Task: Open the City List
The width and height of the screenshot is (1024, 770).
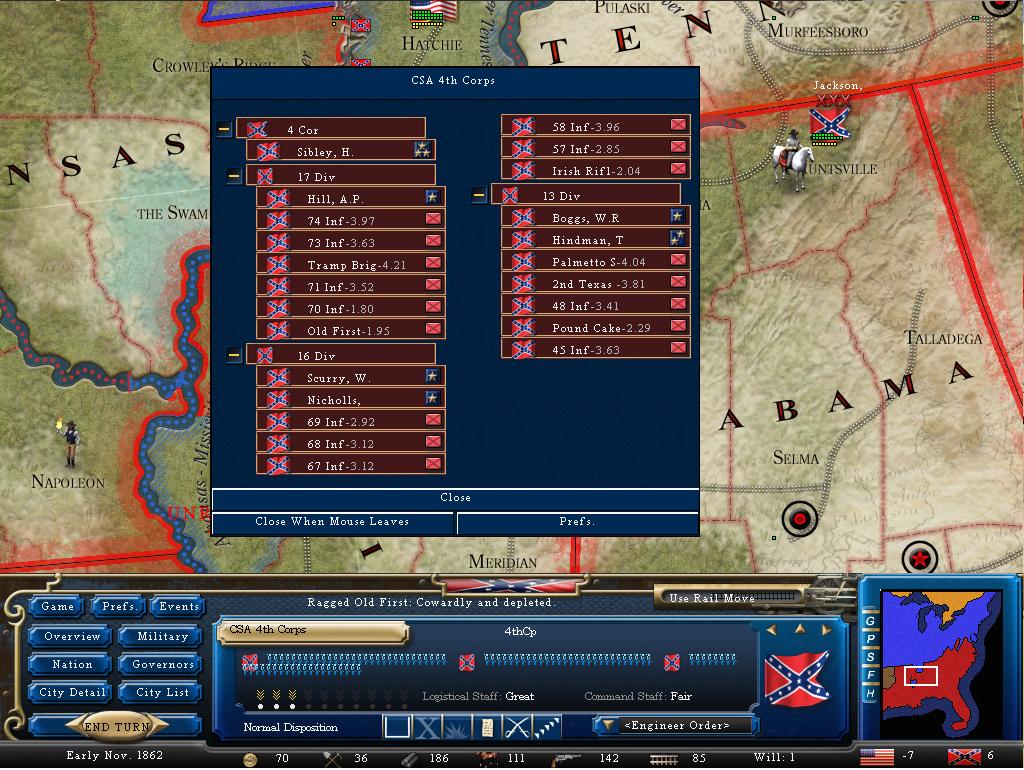Action: pyautogui.click(x=162, y=692)
